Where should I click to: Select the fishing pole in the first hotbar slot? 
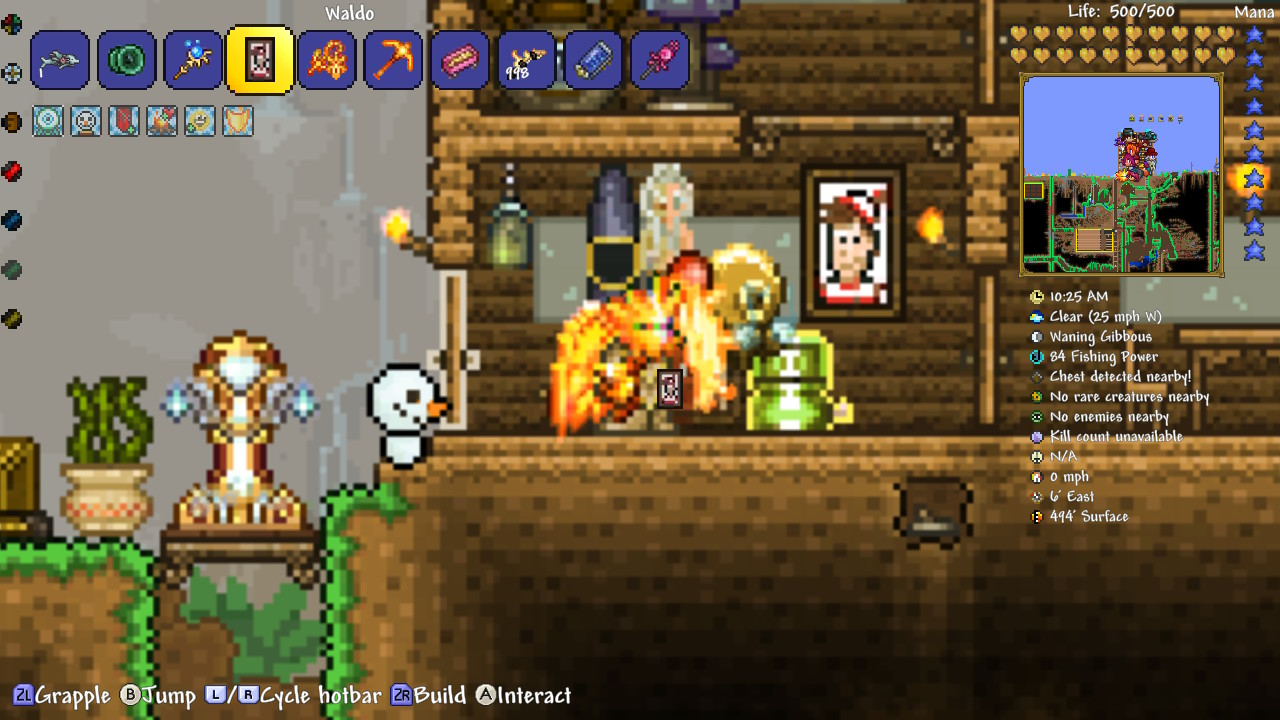60,60
